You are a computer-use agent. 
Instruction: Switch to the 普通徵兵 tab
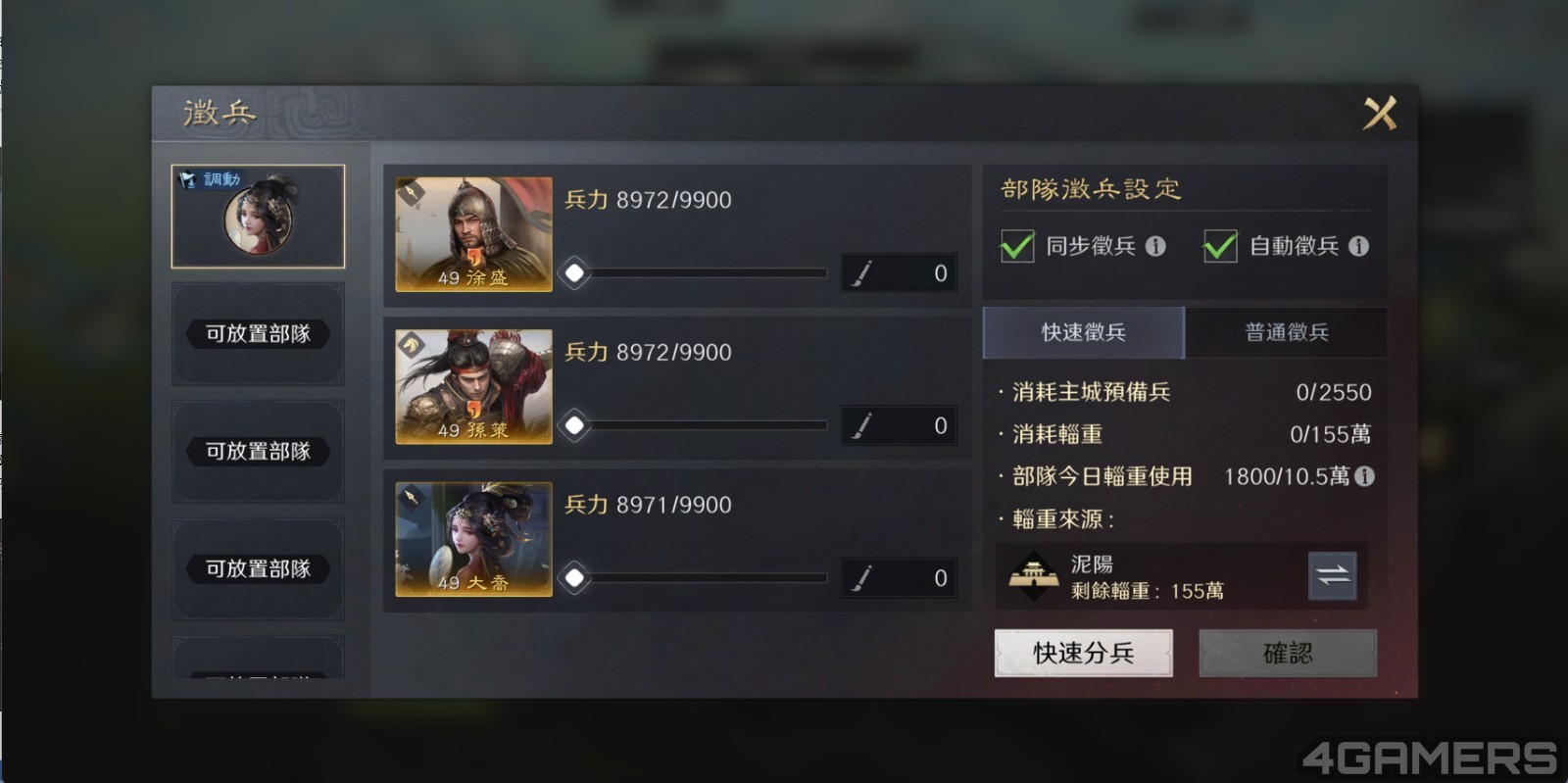[1289, 332]
